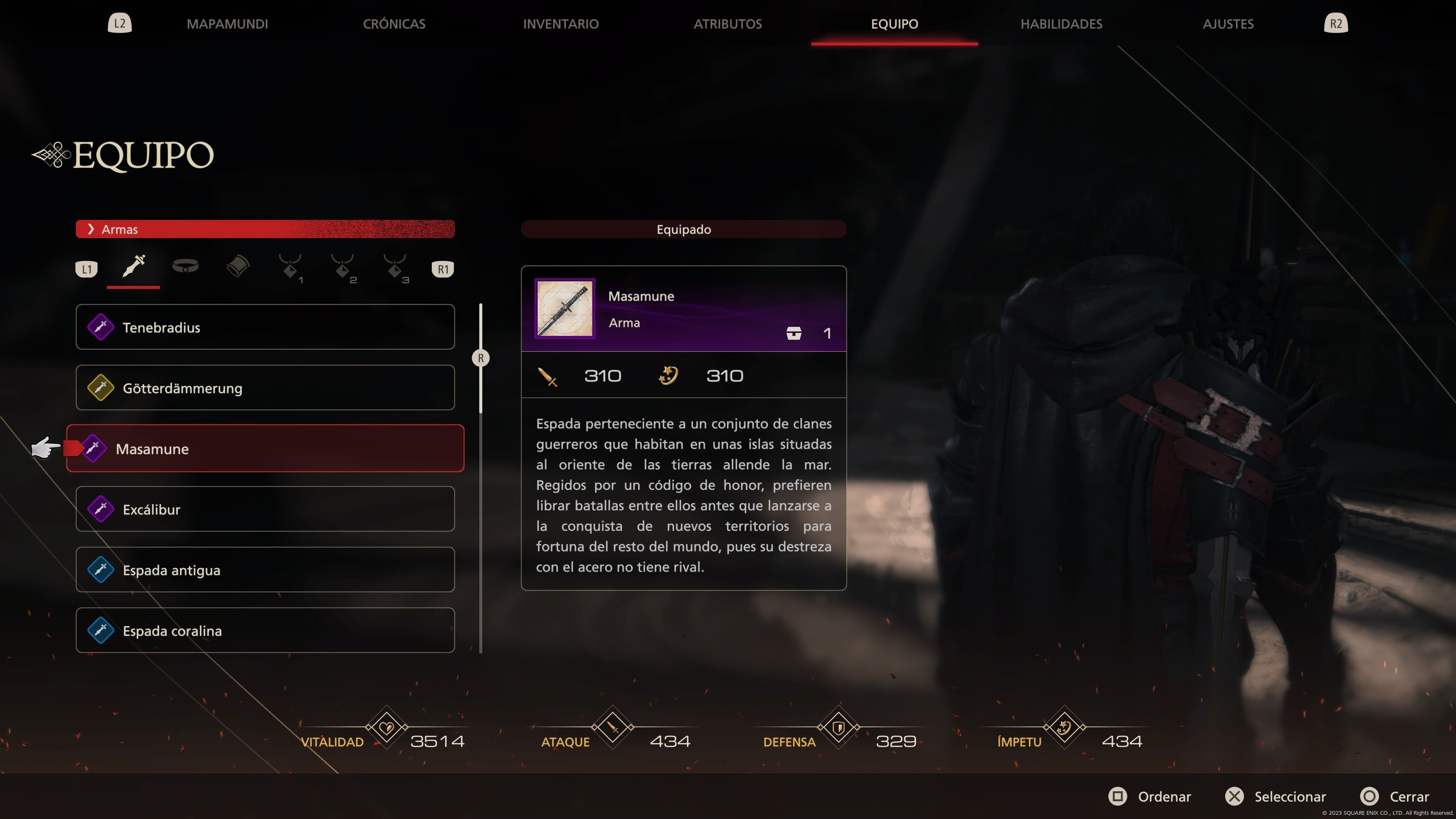
Task: Show the Atributos tab
Action: 728,24
